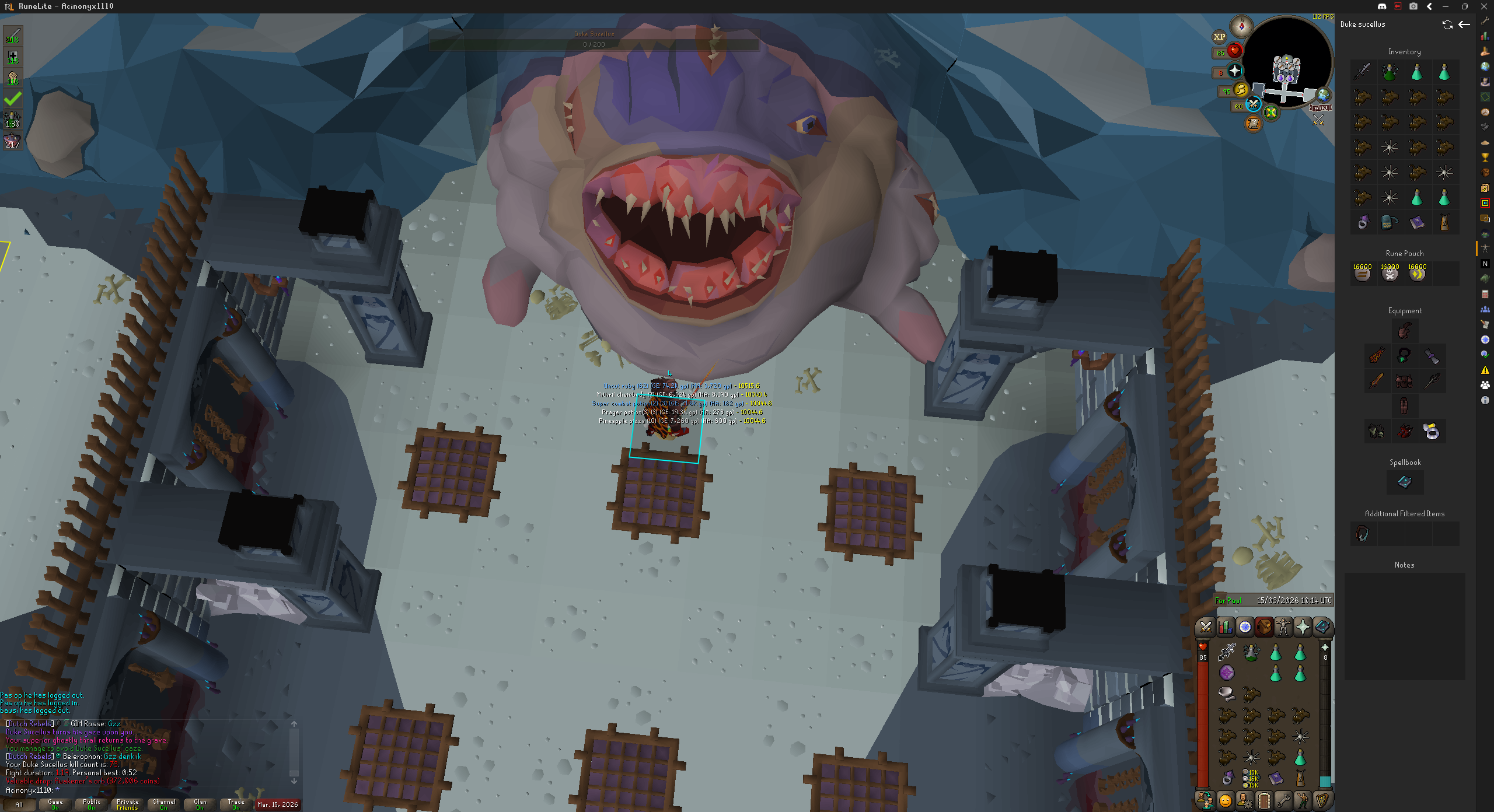Image resolution: width=1494 pixels, height=812 pixels.
Task: Switch to the Prayer tab
Action: [x=1303, y=627]
